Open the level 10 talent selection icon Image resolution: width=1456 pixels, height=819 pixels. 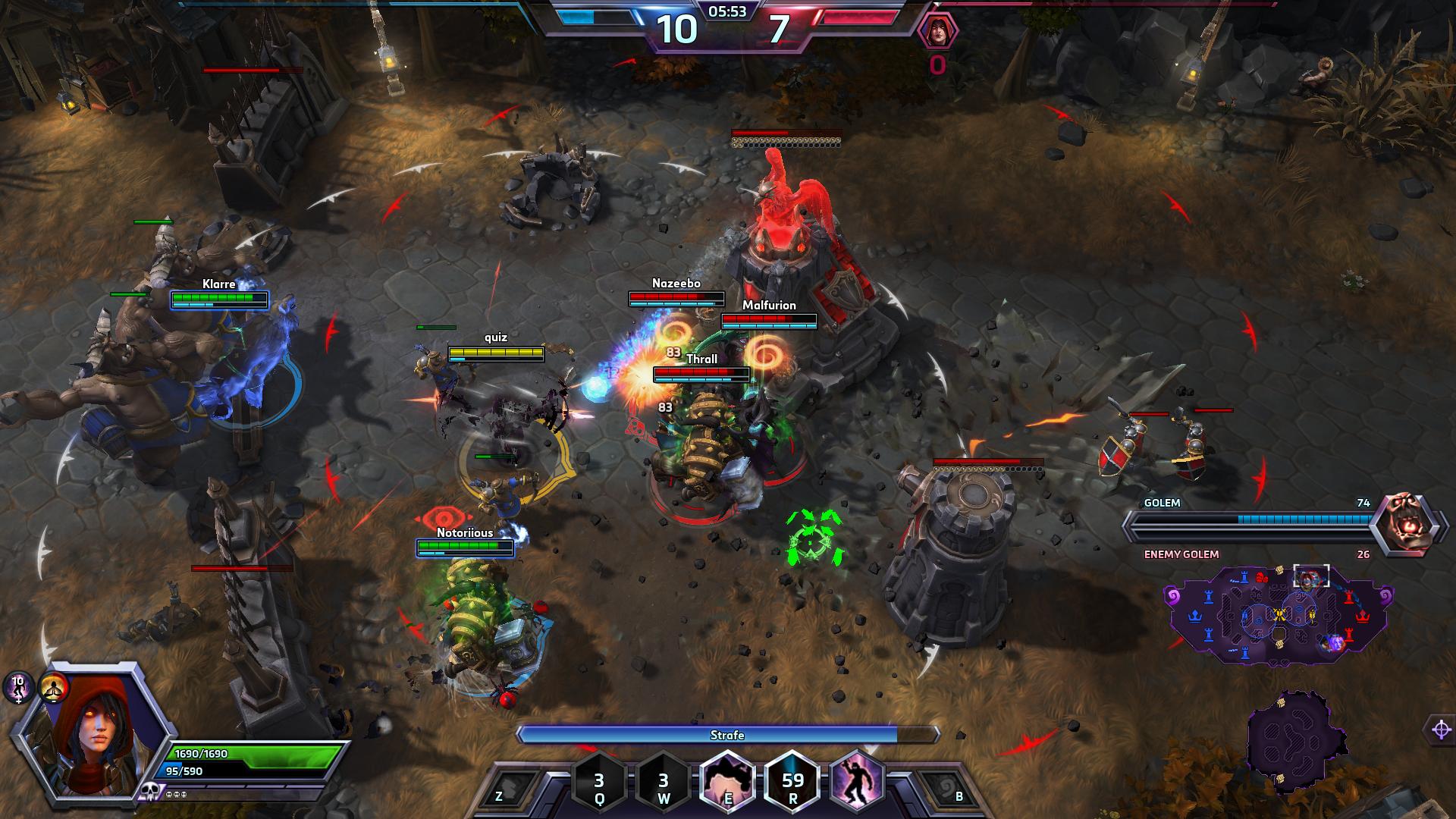(x=18, y=687)
